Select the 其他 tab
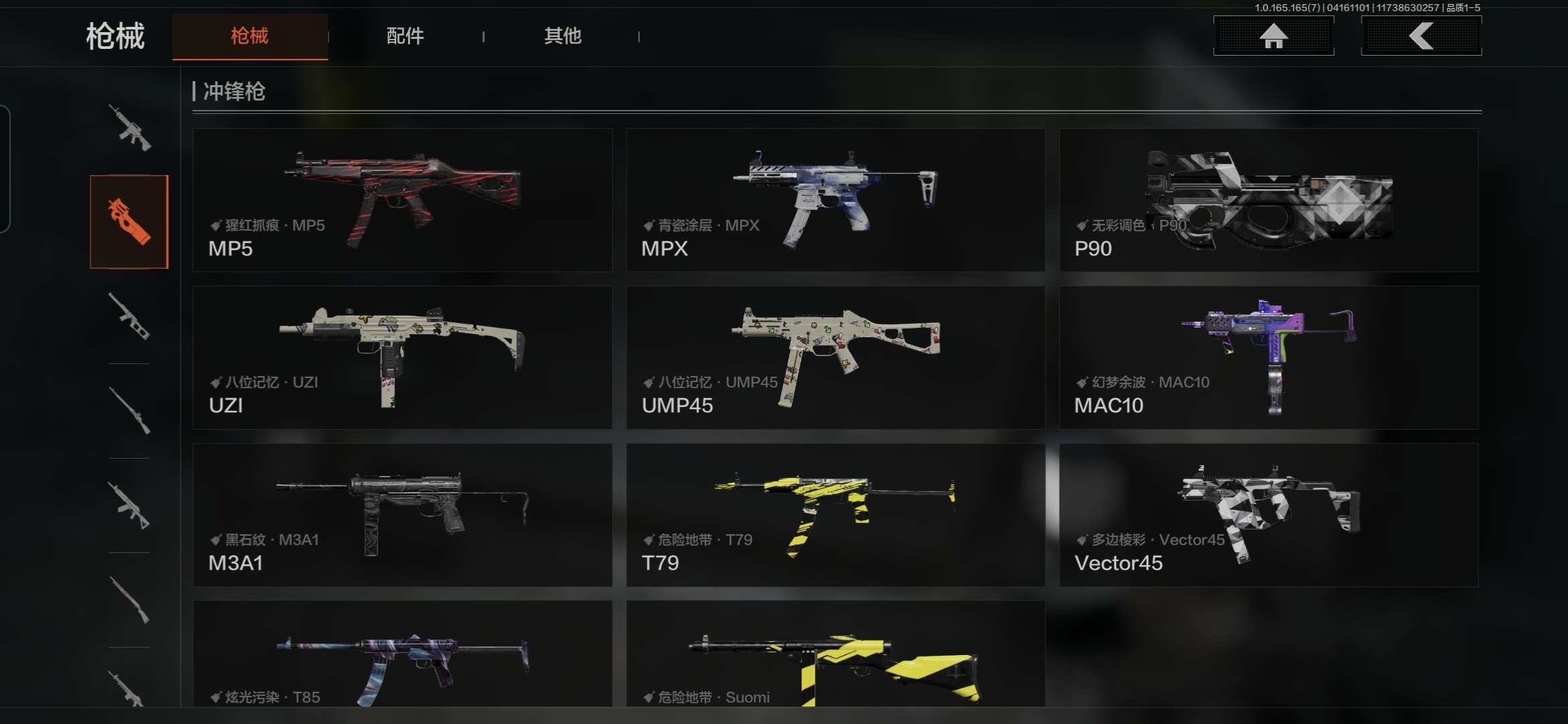1568x724 pixels. click(562, 36)
